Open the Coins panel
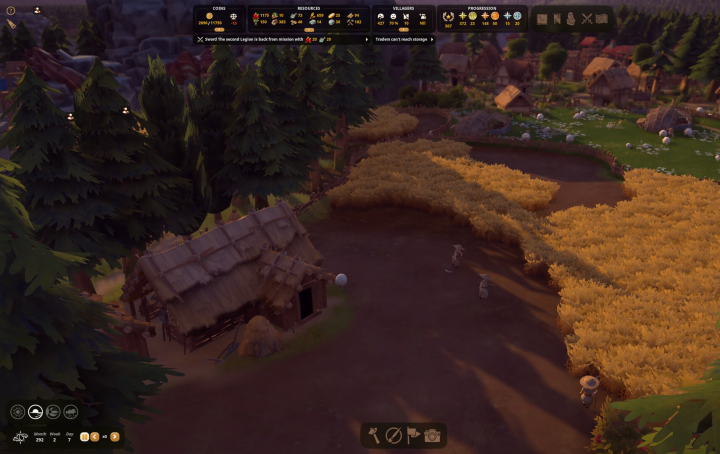This screenshot has width=720, height=454. point(219,18)
